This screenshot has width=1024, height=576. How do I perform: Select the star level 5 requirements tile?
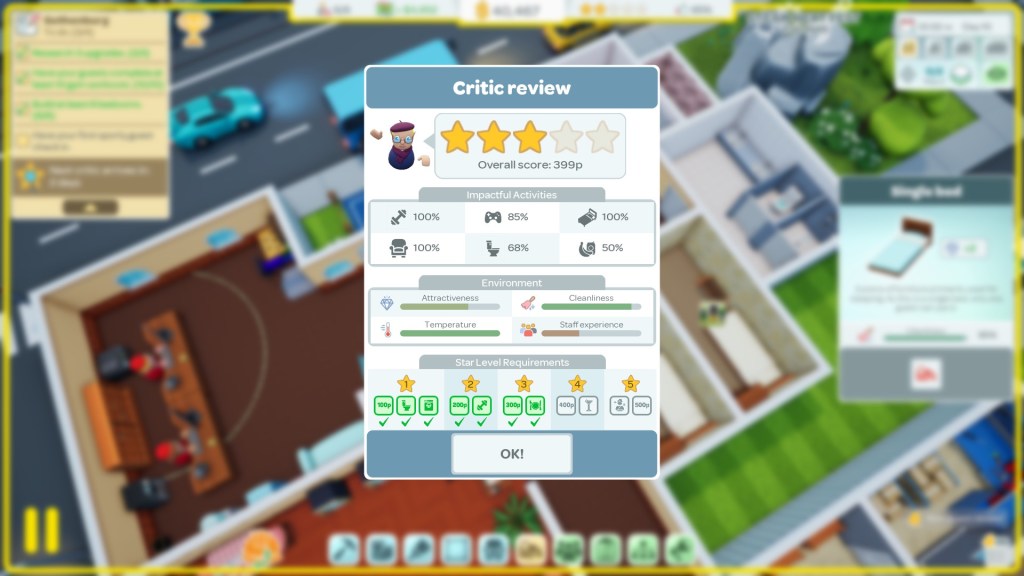(630, 399)
